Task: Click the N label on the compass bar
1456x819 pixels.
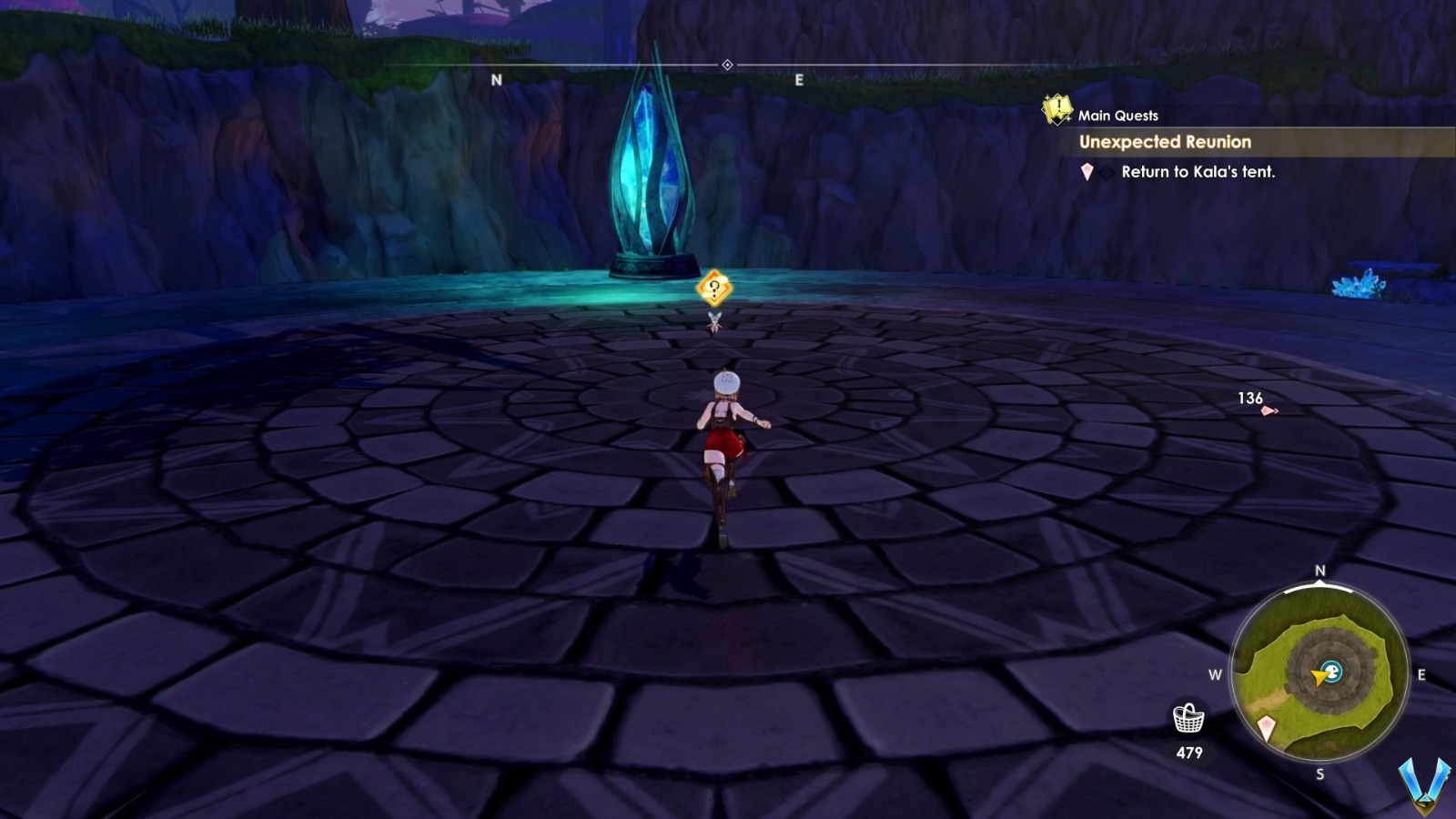Action: pyautogui.click(x=498, y=79)
